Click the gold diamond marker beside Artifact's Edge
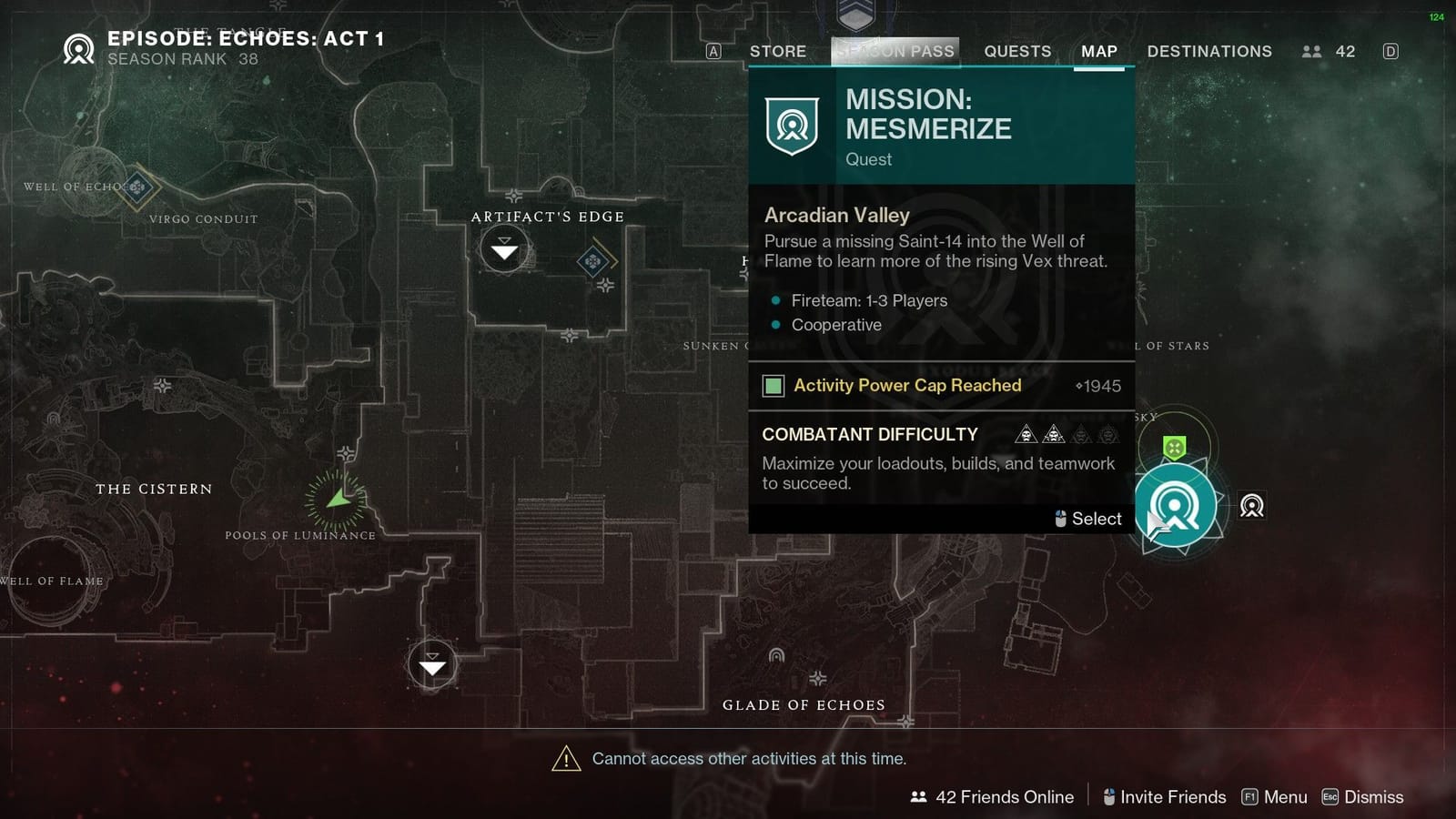 click(595, 263)
